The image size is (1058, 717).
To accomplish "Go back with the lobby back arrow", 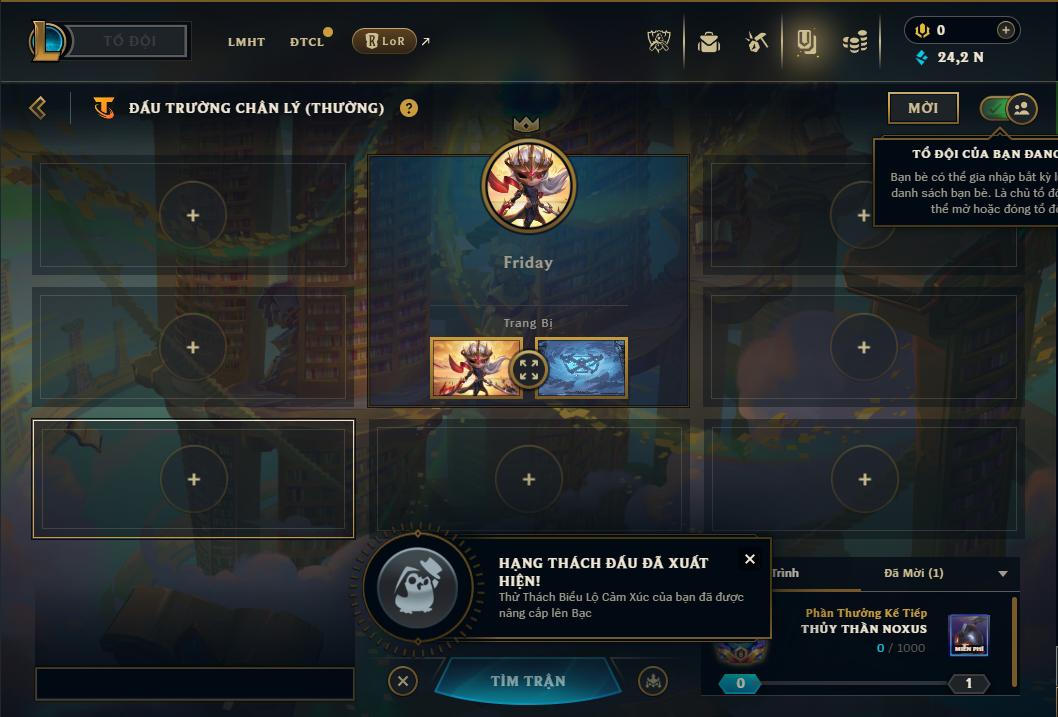I will pos(38,108).
